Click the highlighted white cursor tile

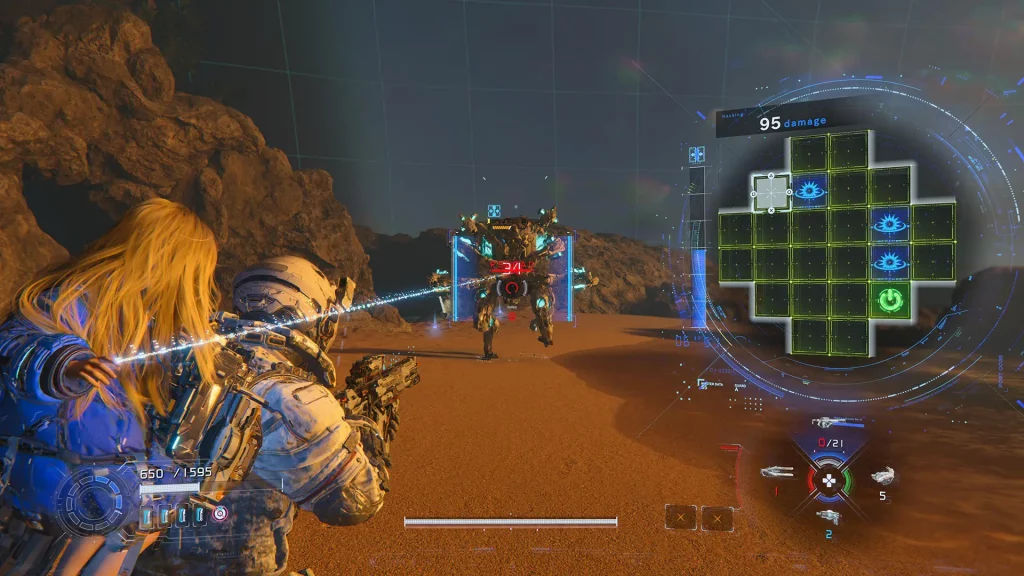771,192
